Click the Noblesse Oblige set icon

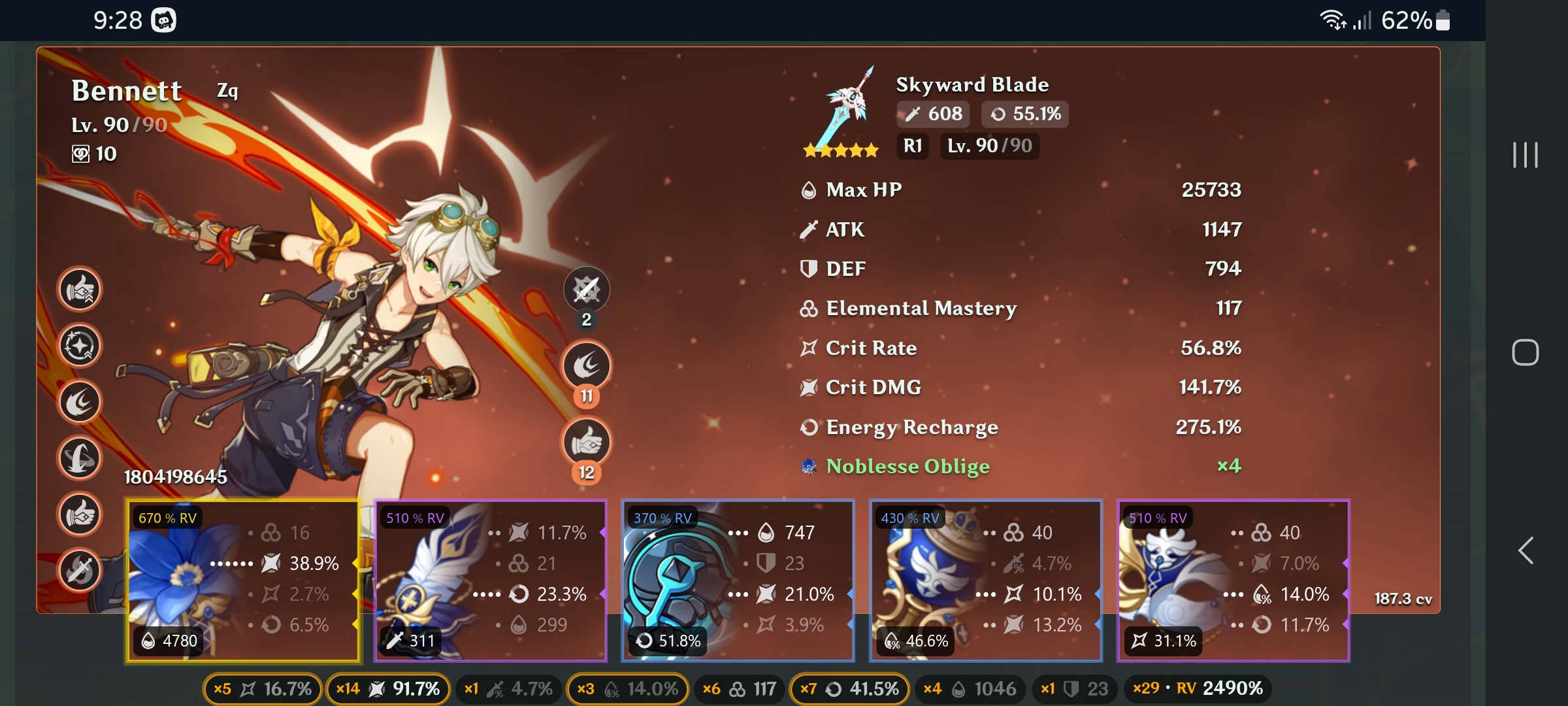808,465
